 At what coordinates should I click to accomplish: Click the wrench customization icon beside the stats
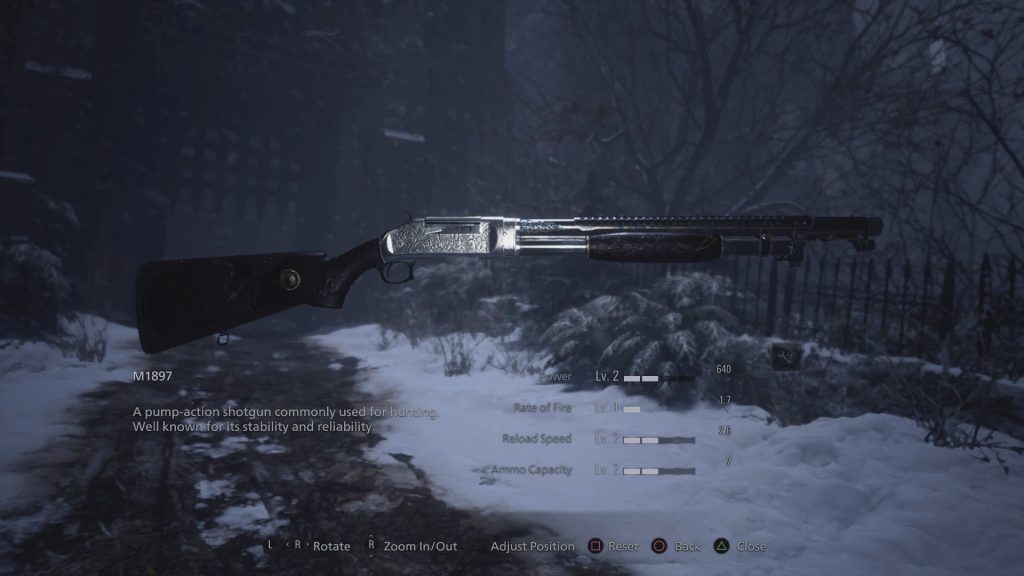(785, 355)
